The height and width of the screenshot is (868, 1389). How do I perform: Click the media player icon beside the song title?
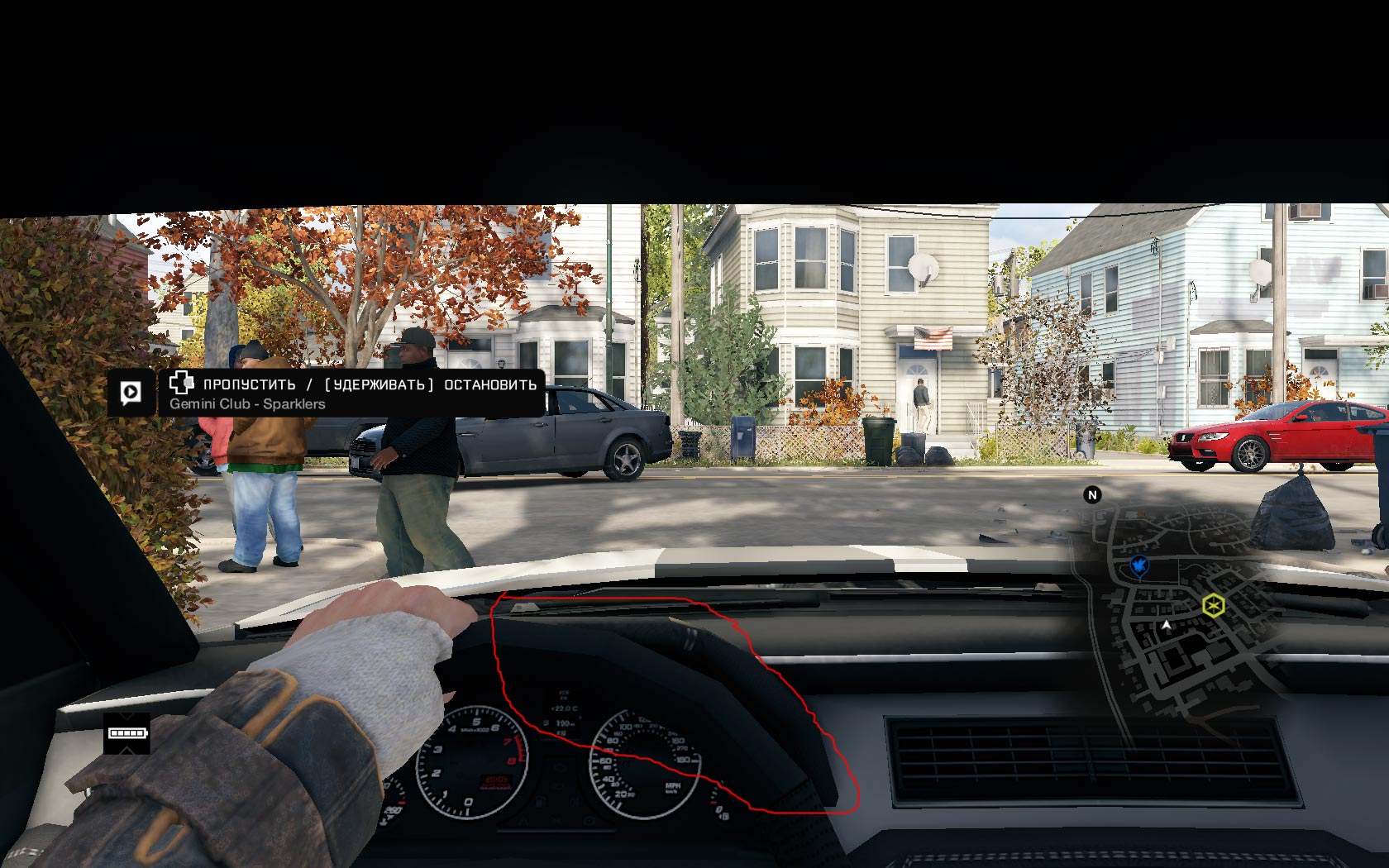[131, 392]
